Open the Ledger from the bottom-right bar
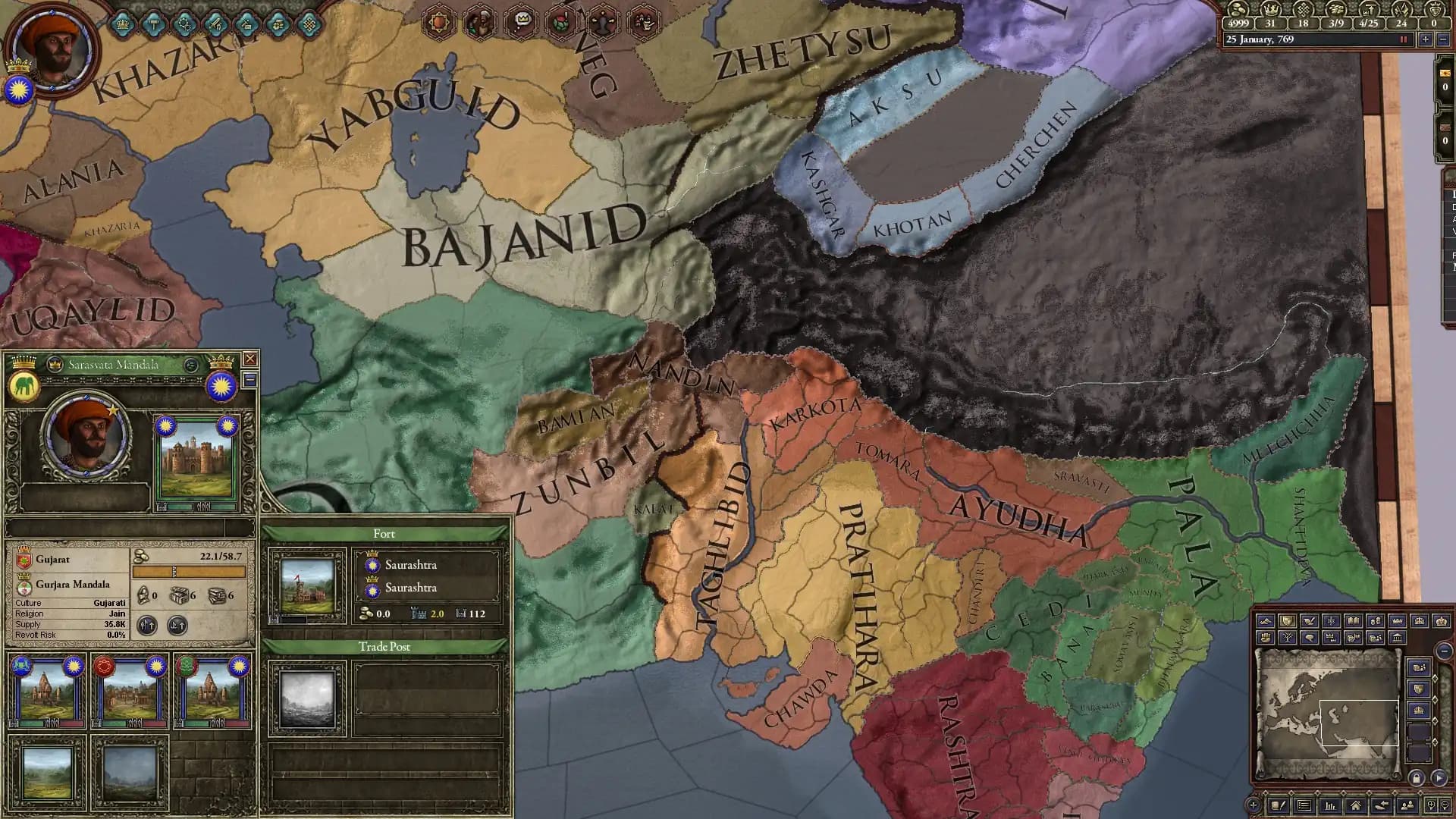The width and height of the screenshot is (1456, 819). [x=1331, y=805]
